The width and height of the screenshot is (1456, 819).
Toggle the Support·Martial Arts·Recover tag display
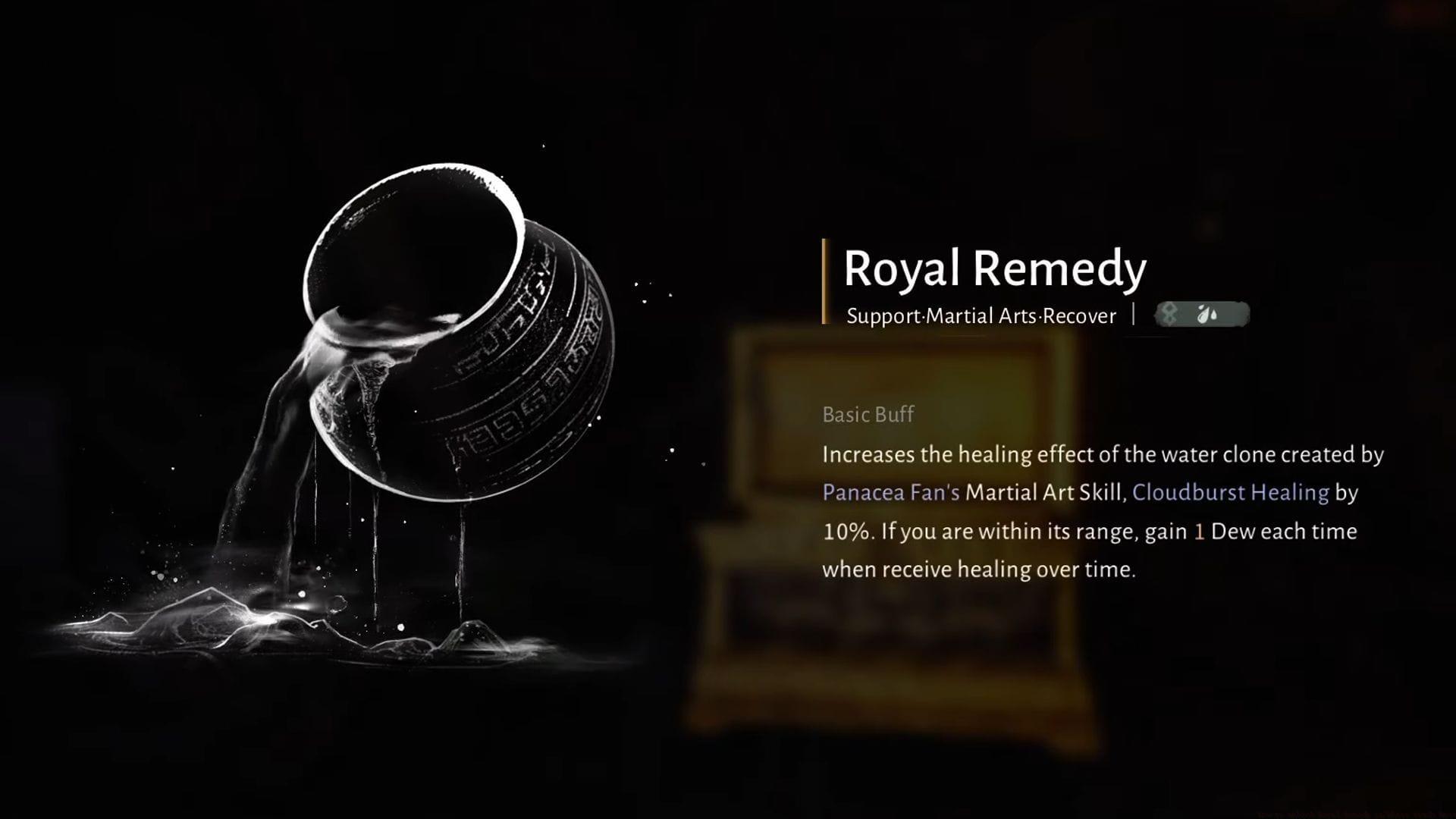pos(981,316)
